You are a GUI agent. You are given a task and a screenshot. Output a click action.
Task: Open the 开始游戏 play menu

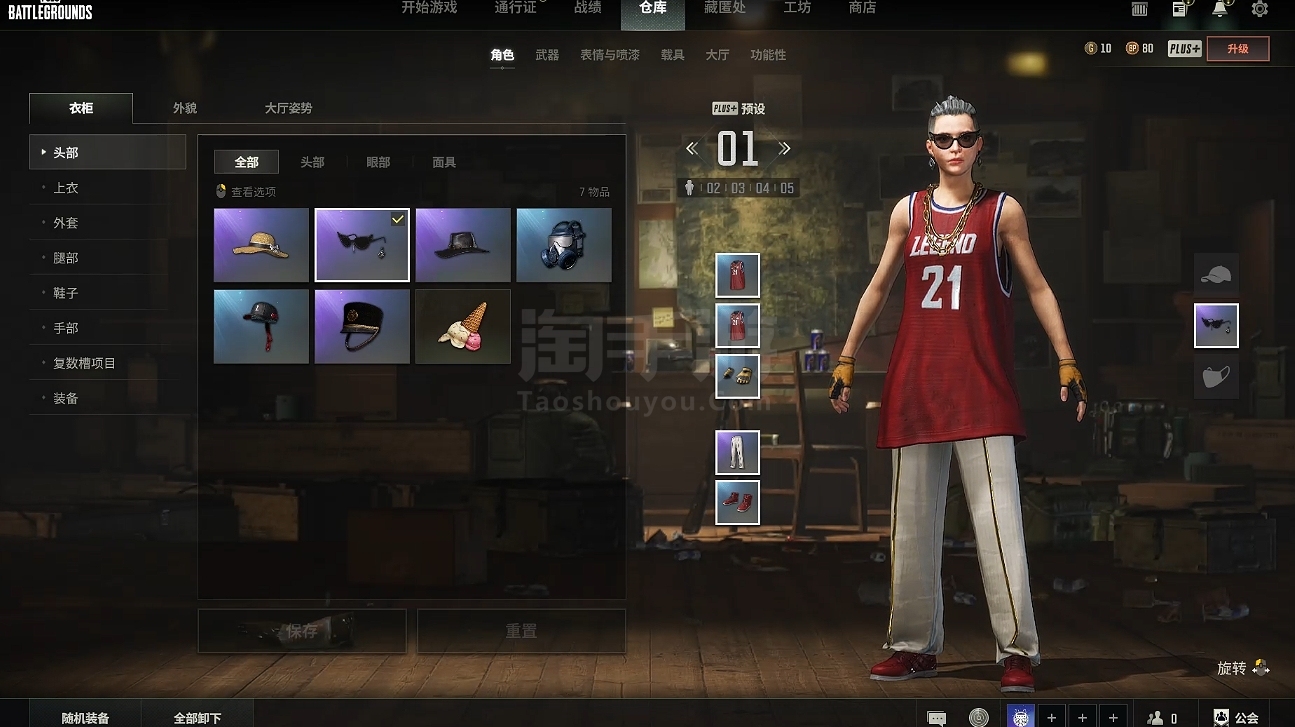tap(429, 8)
